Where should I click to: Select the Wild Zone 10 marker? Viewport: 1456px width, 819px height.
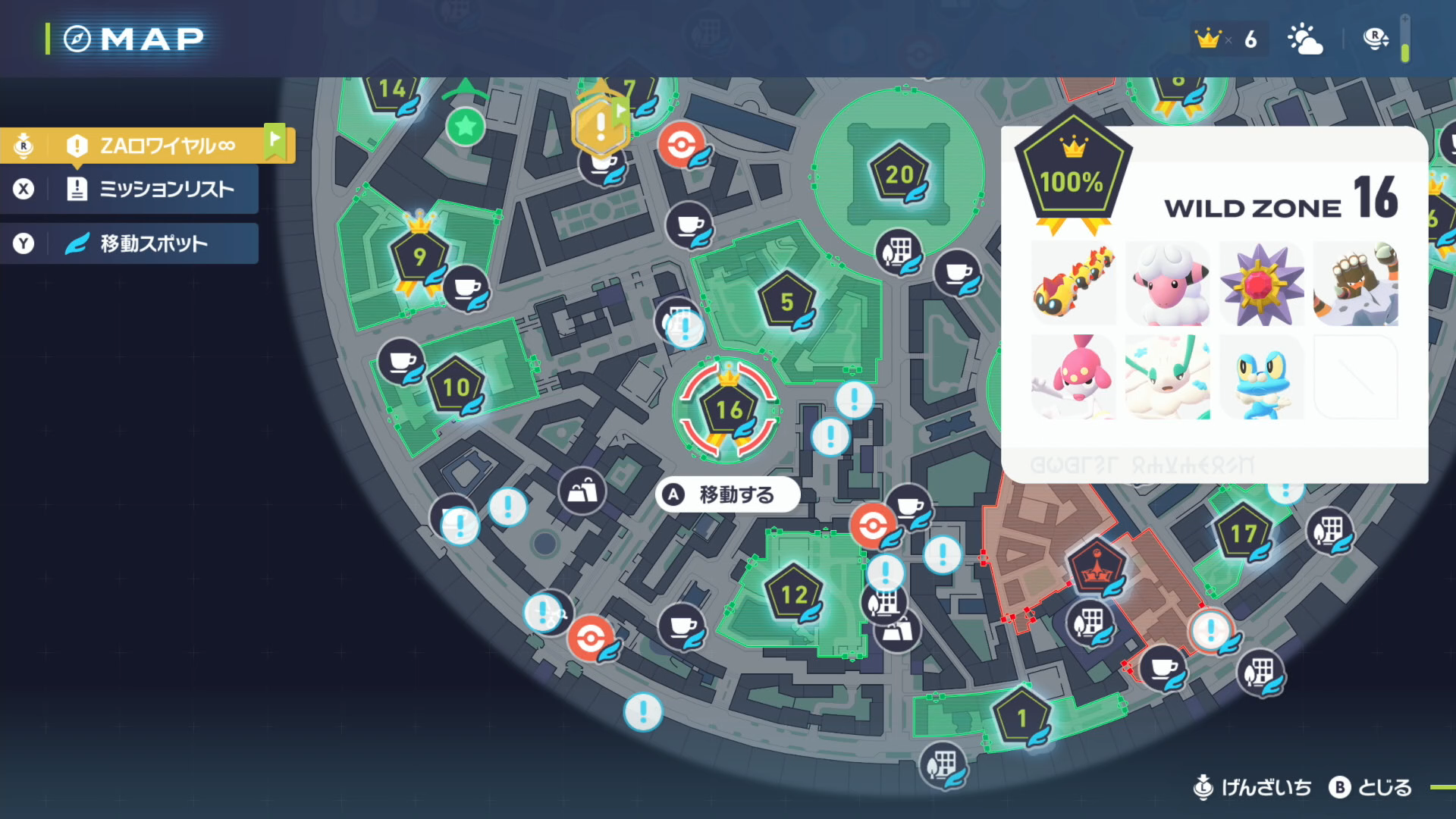point(456,387)
